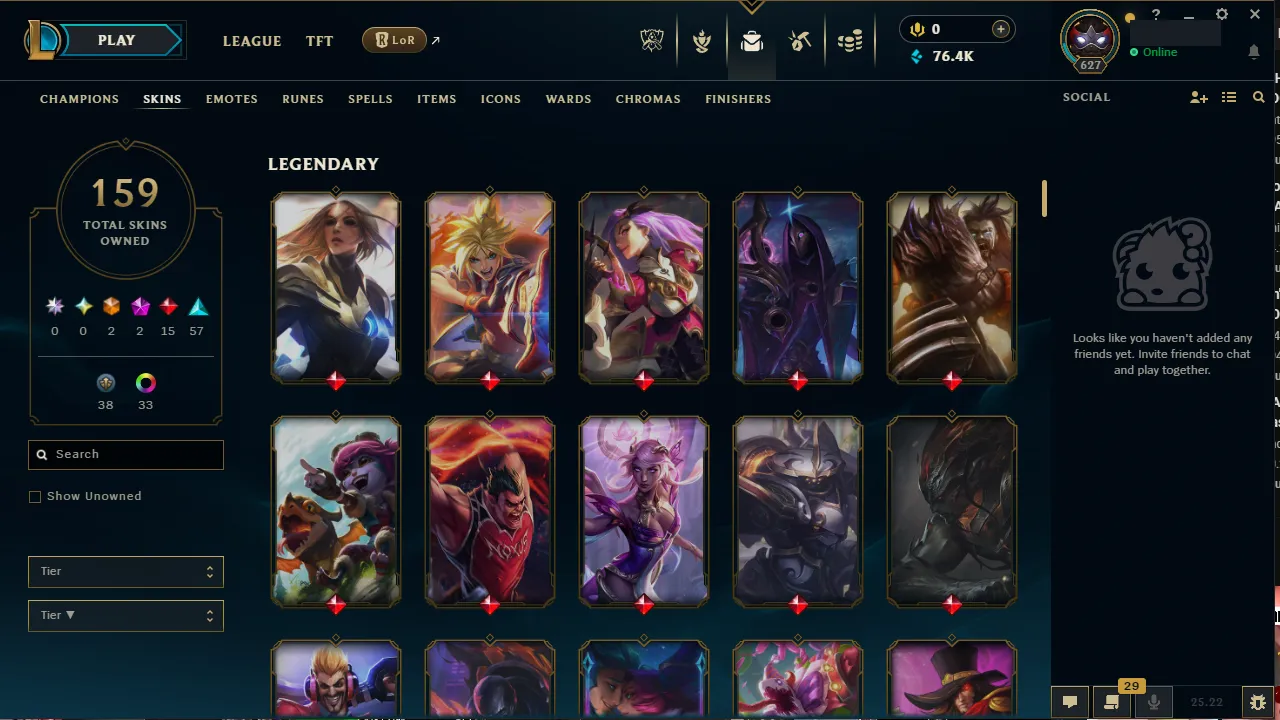The width and height of the screenshot is (1280, 720).
Task: Expand the chevron above the navigation bar
Action: click(751, 7)
